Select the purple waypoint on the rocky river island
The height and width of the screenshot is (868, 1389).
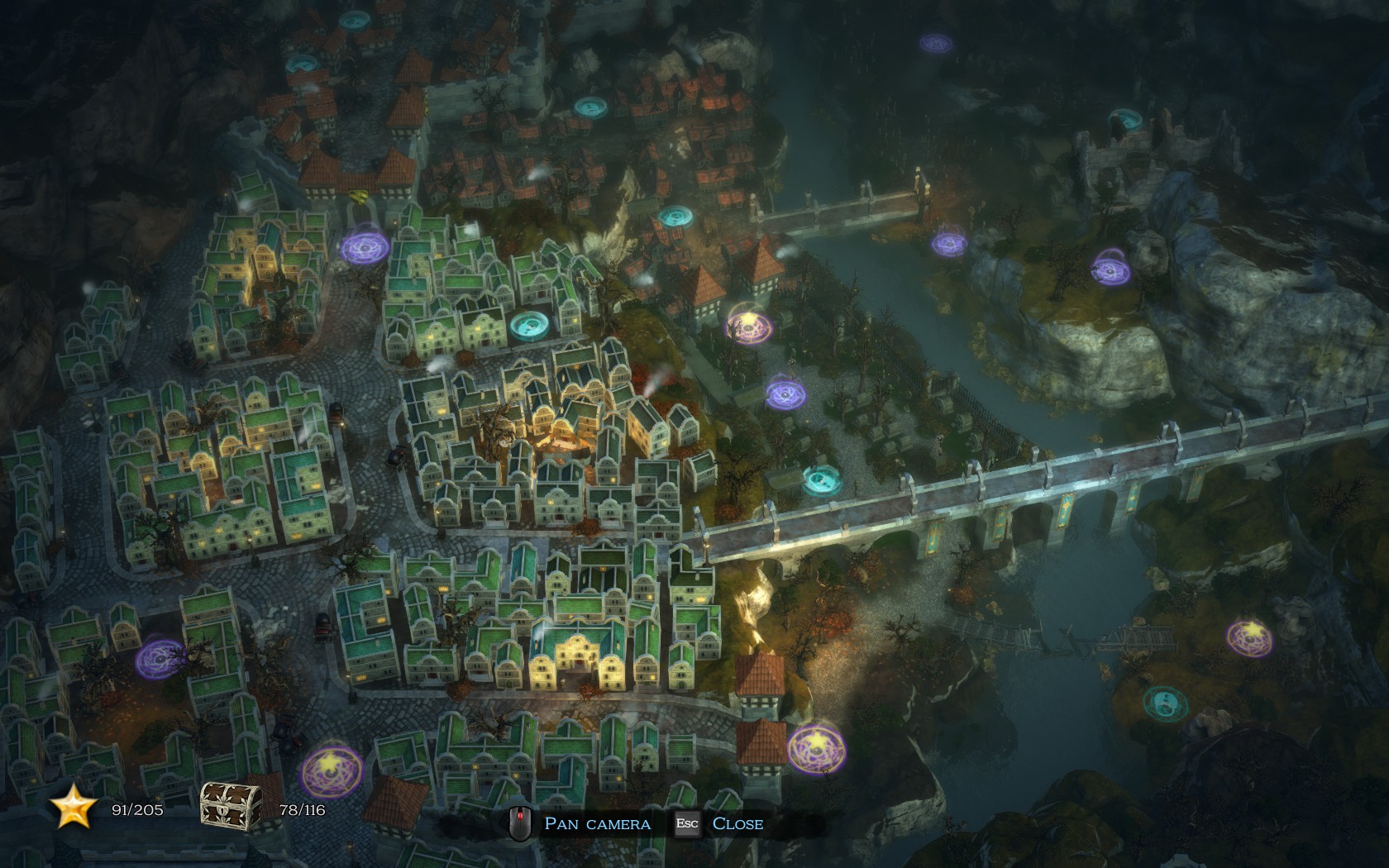1110,269
